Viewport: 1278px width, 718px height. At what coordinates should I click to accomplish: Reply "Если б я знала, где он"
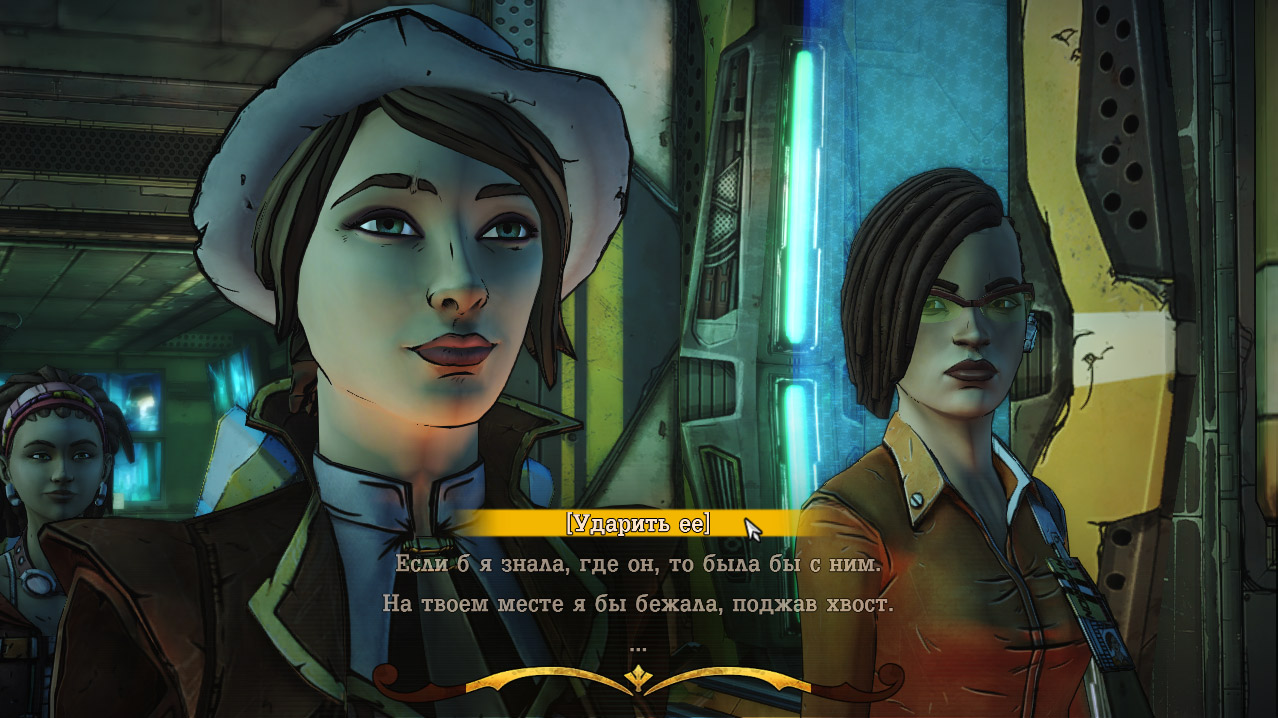[638, 564]
